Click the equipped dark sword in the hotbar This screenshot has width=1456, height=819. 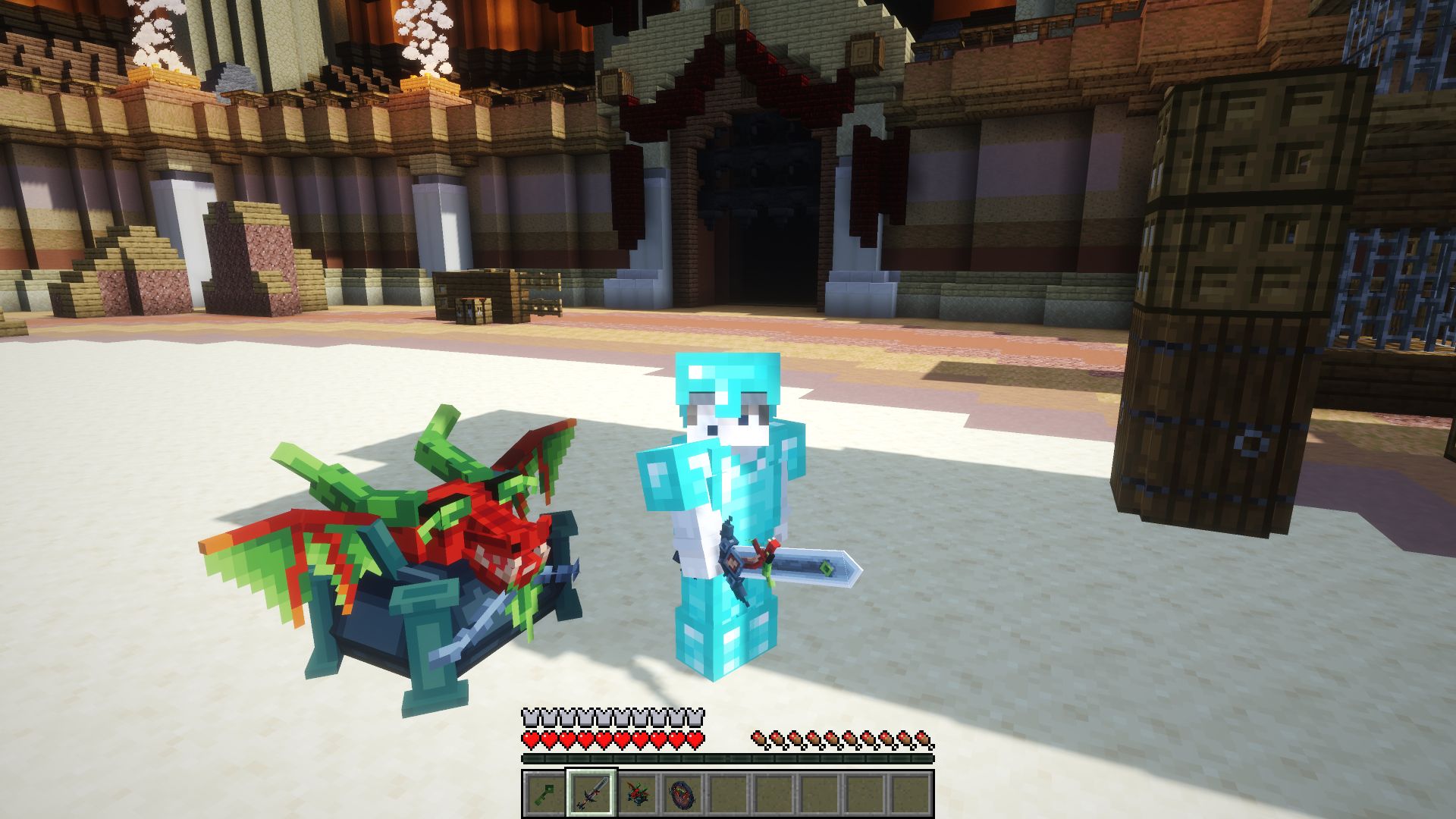click(591, 793)
